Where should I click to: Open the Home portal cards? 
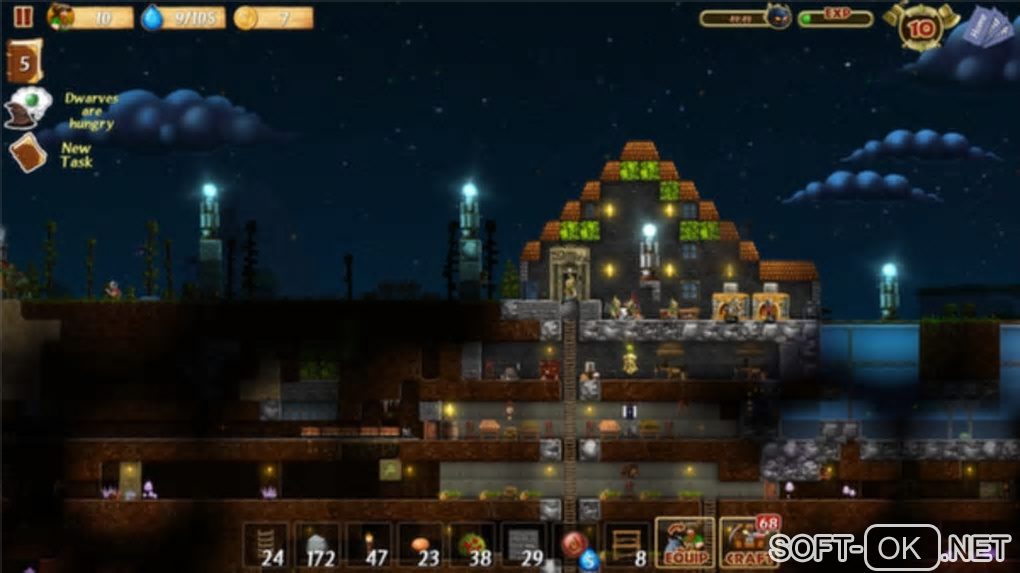(x=990, y=25)
